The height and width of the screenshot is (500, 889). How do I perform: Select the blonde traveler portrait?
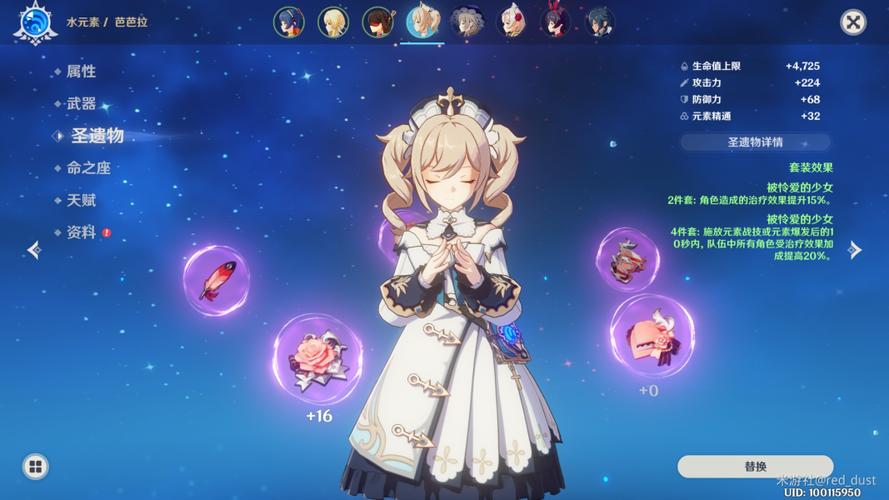(x=332, y=21)
